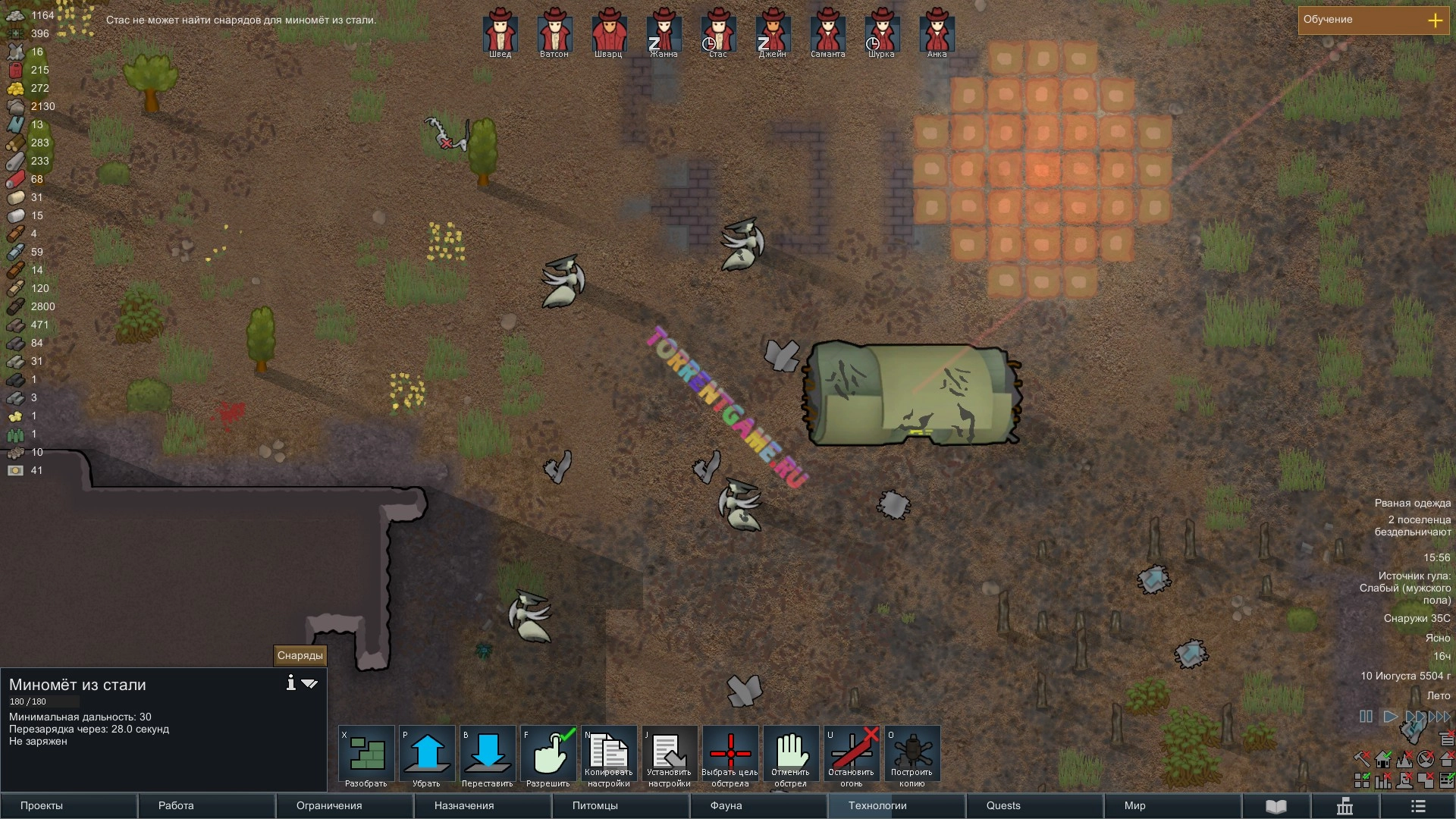Pause the game with the pause button
The width and height of the screenshot is (1456, 819).
click(1366, 716)
